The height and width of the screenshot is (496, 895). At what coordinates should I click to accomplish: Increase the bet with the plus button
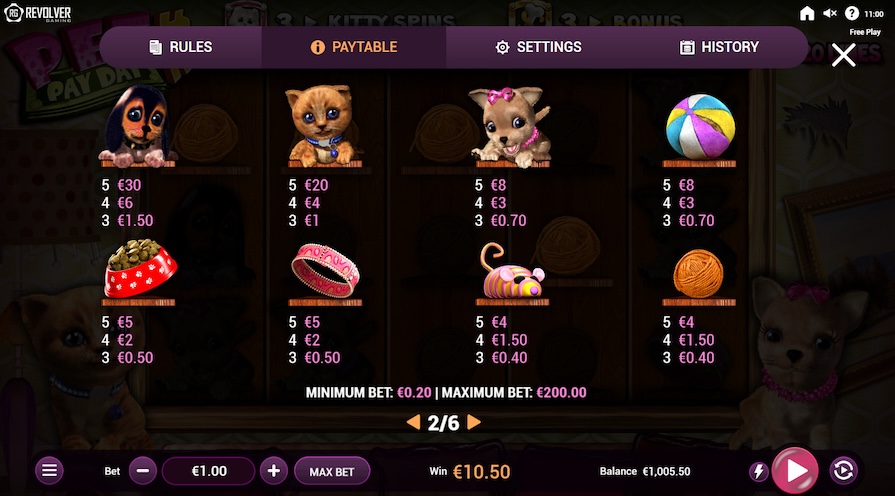(274, 471)
